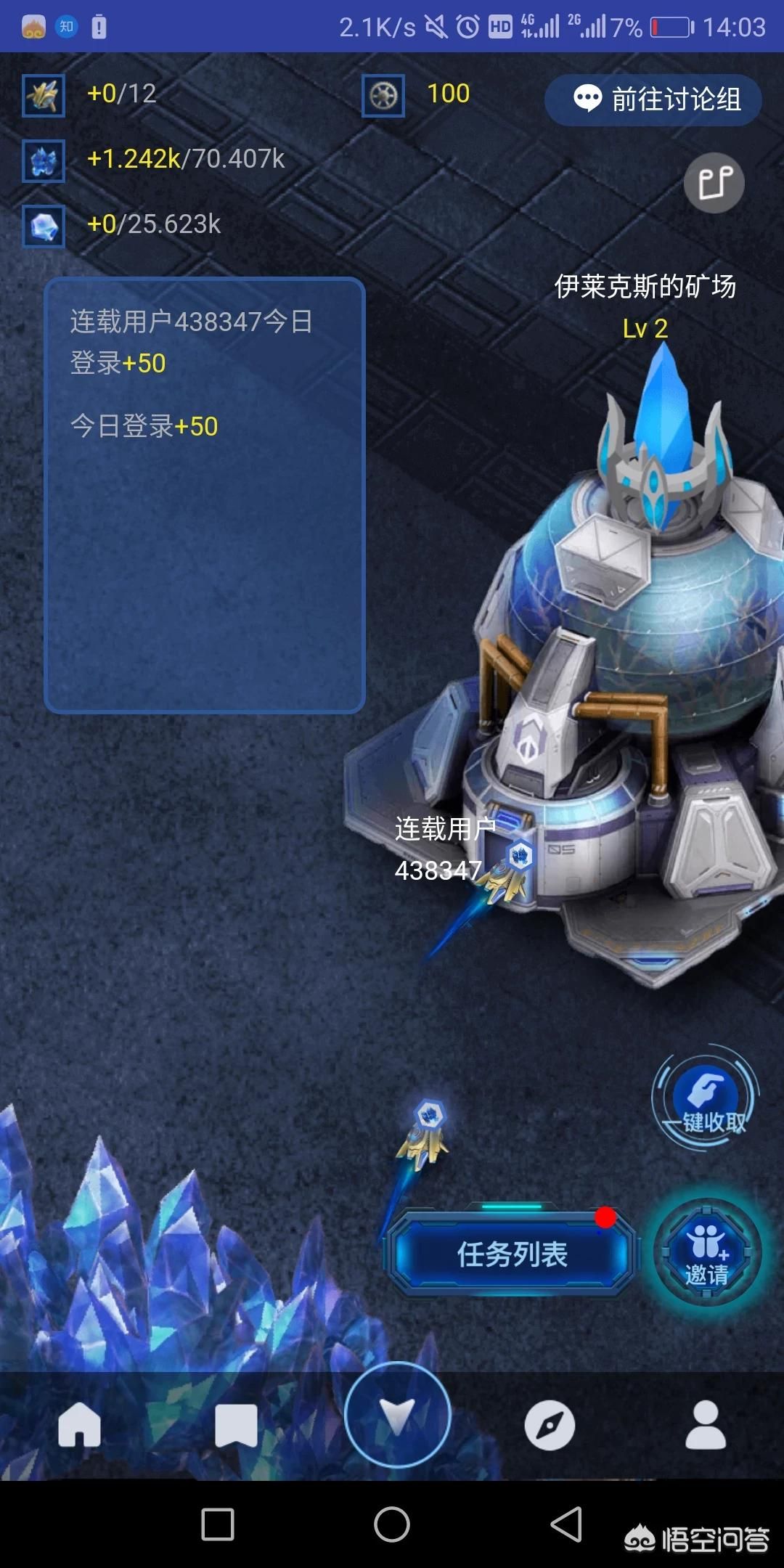Open the bookmark tab in bottom bar

[236, 1425]
